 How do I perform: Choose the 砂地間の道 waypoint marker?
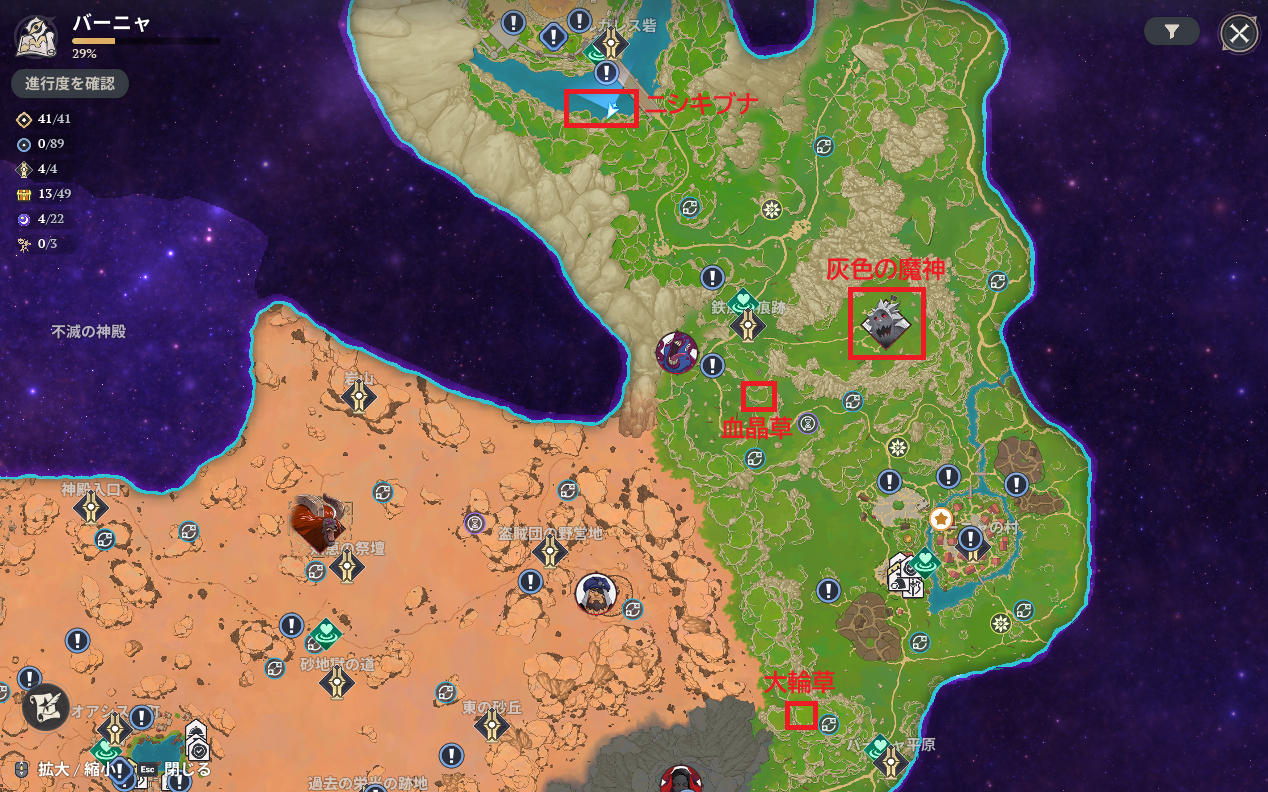click(x=336, y=681)
